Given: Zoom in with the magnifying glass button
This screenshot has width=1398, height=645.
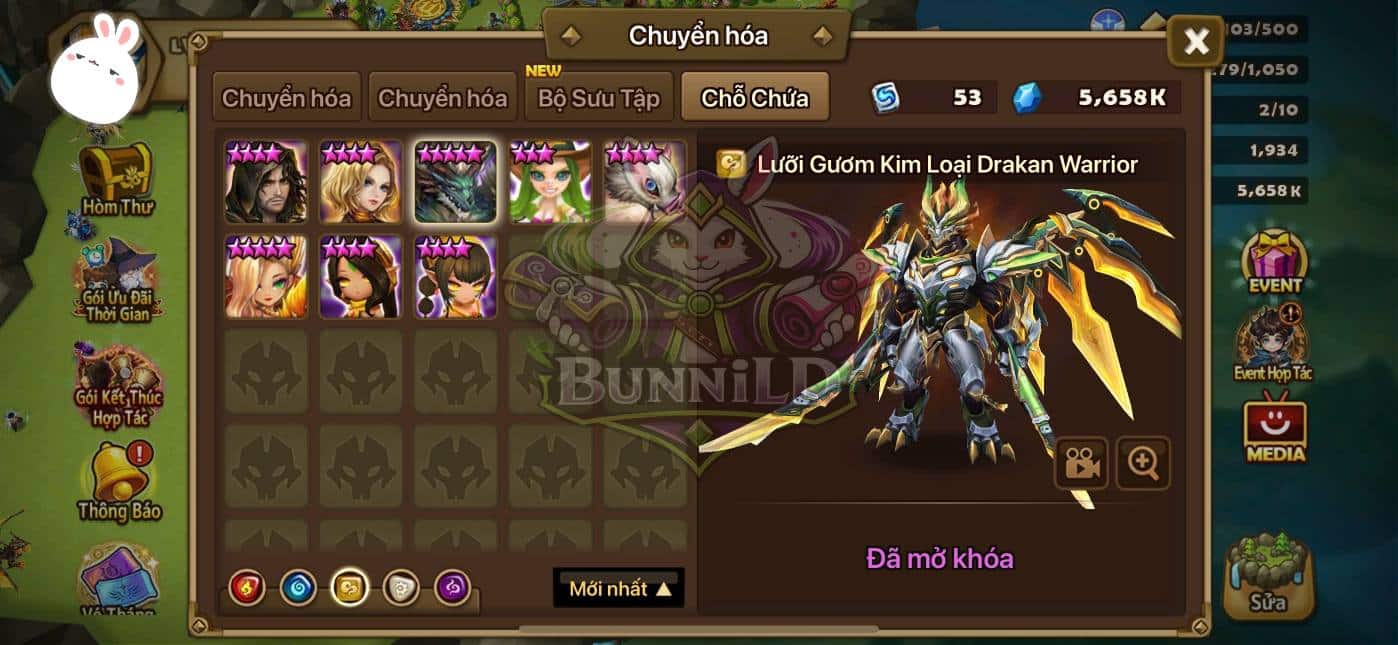Looking at the screenshot, I should [x=1143, y=462].
